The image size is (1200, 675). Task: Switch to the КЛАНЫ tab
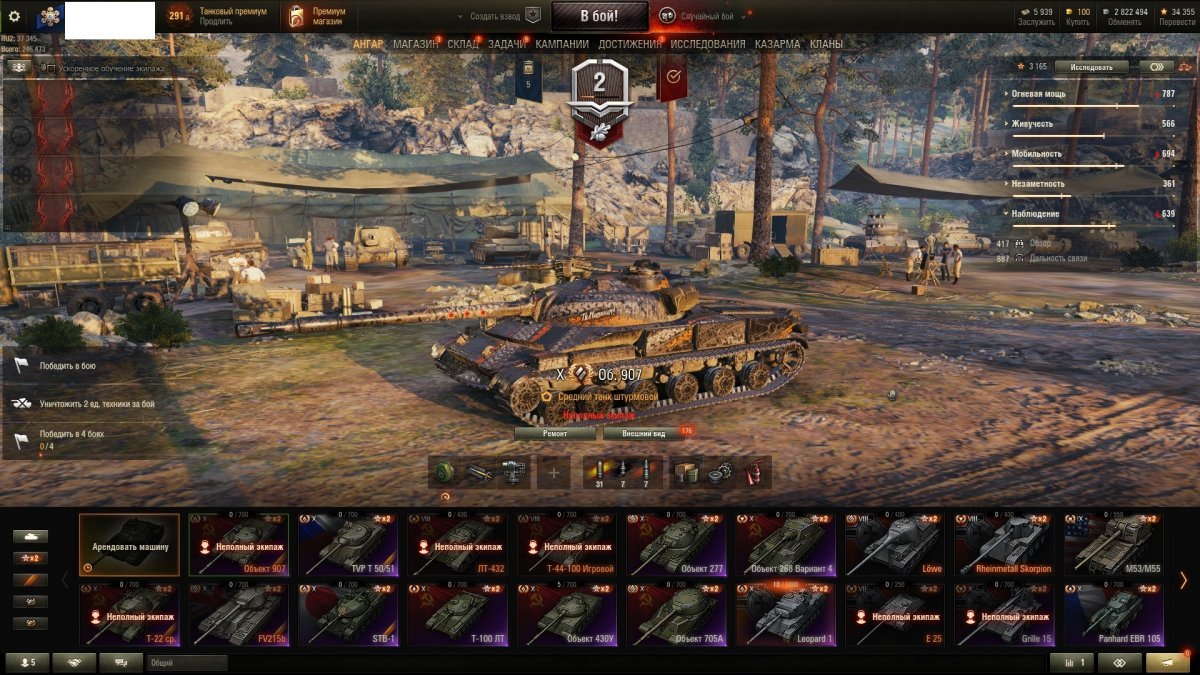click(826, 44)
